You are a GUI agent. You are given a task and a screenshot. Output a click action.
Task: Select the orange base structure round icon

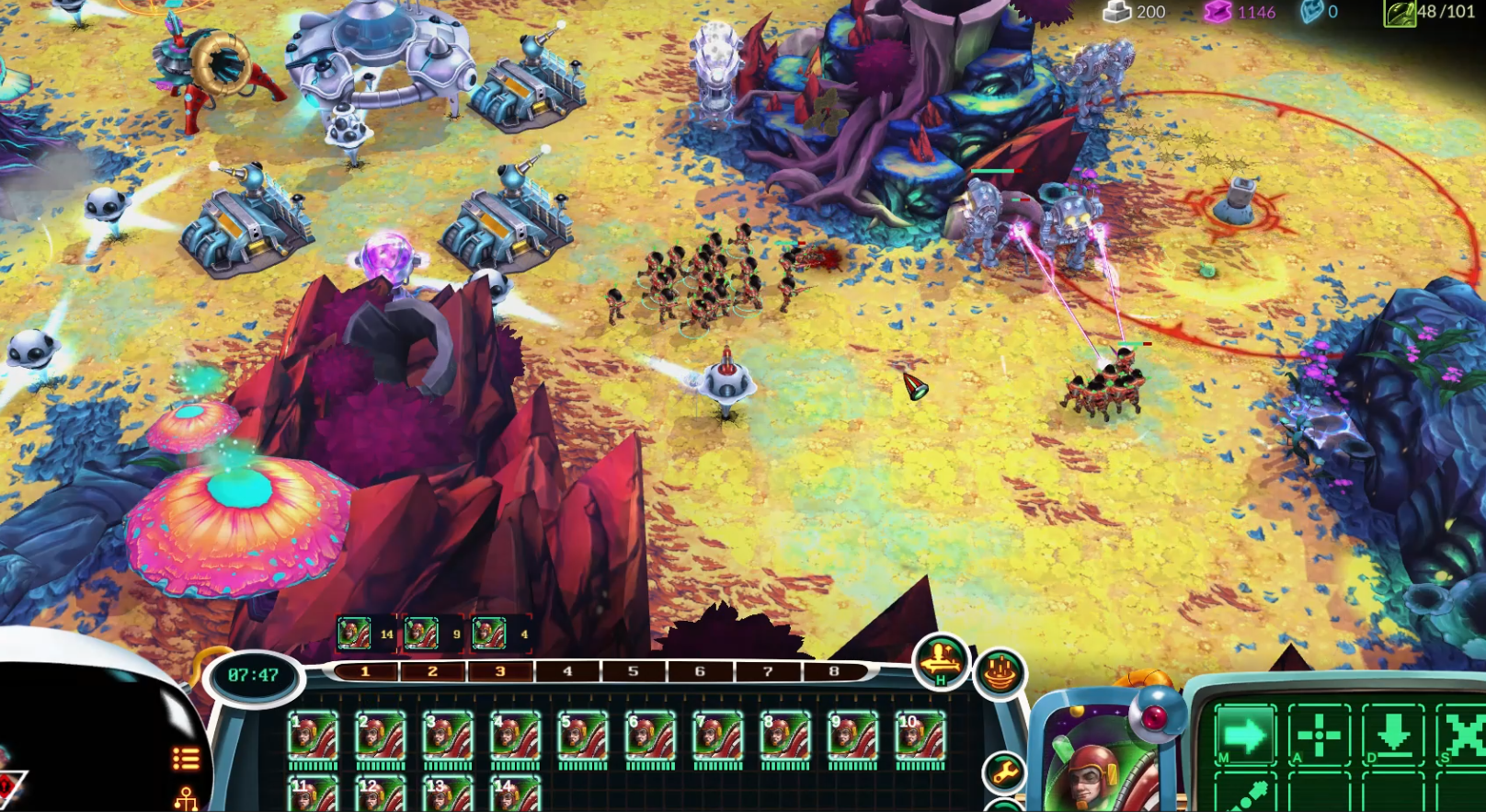tap(1001, 673)
